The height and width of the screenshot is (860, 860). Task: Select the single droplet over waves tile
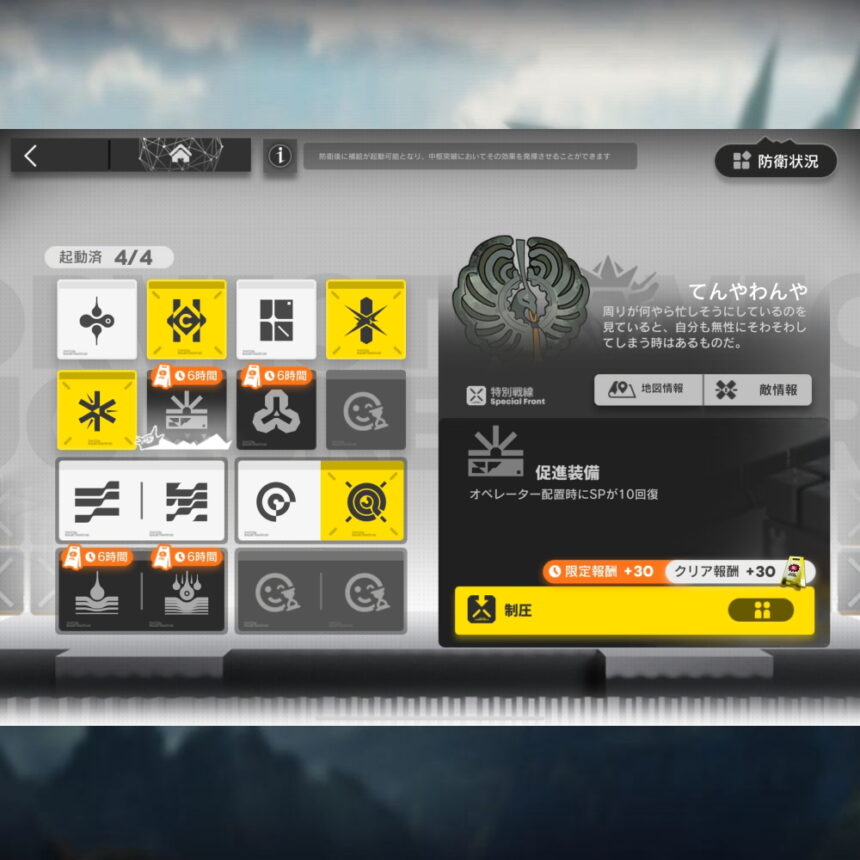coord(98,592)
